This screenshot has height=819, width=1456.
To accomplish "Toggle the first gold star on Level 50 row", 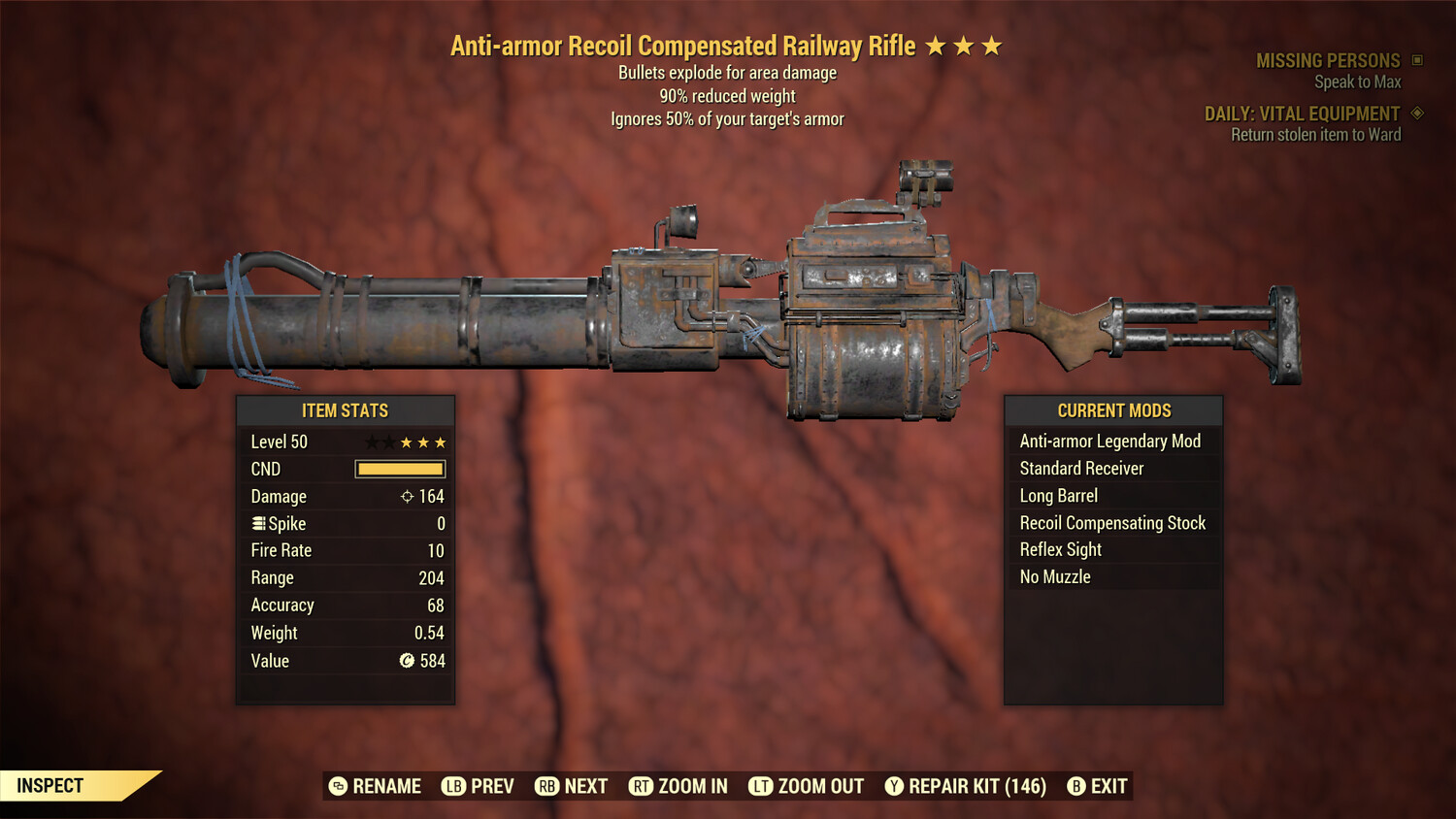I will (x=405, y=442).
